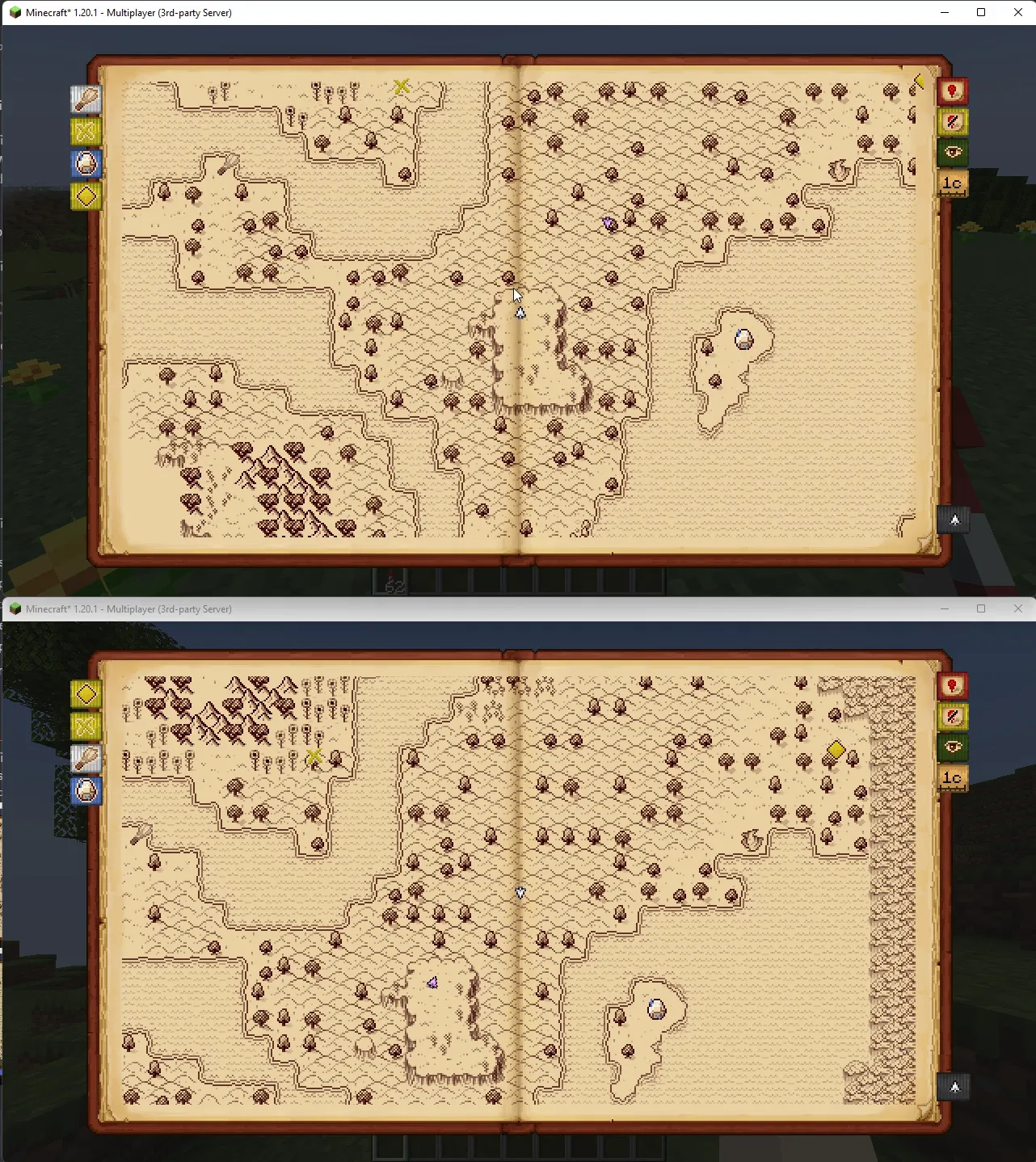Click red add-marker button in upper atlas
Image resolution: width=1036 pixels, height=1162 pixels.
coord(953,91)
